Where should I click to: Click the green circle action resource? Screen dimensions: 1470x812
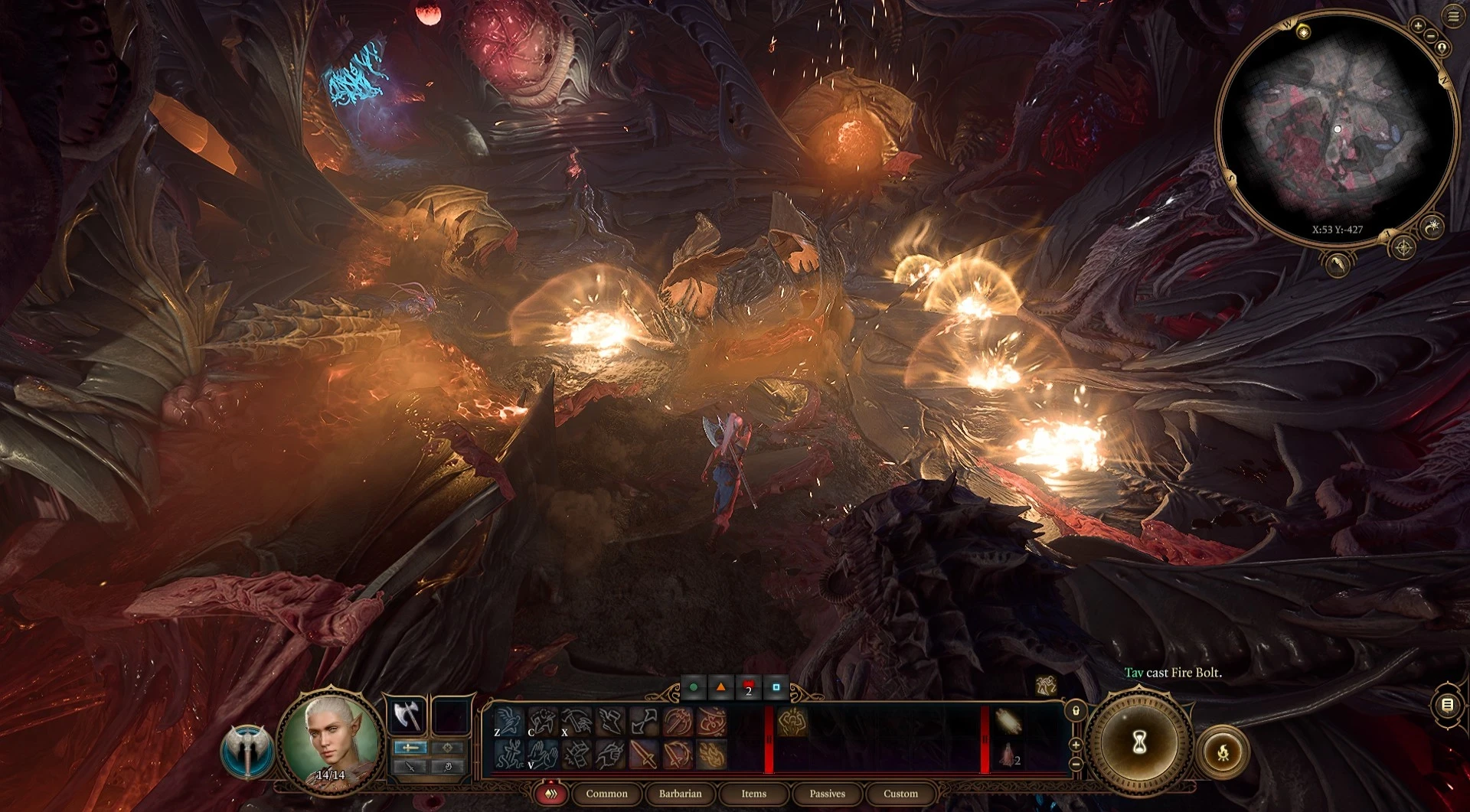694,687
